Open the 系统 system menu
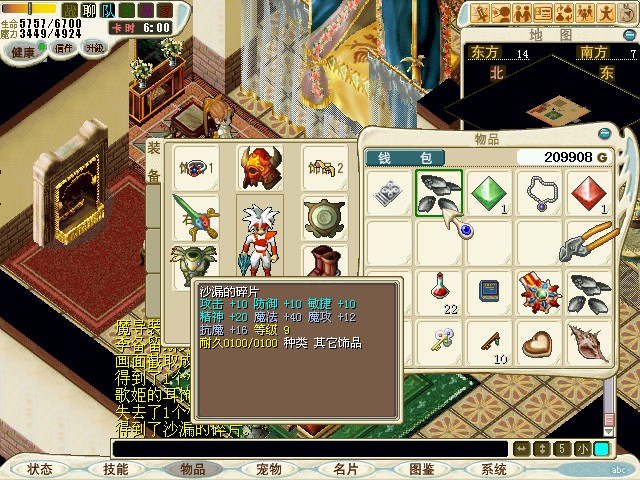The width and height of the screenshot is (640, 480). coord(494,468)
